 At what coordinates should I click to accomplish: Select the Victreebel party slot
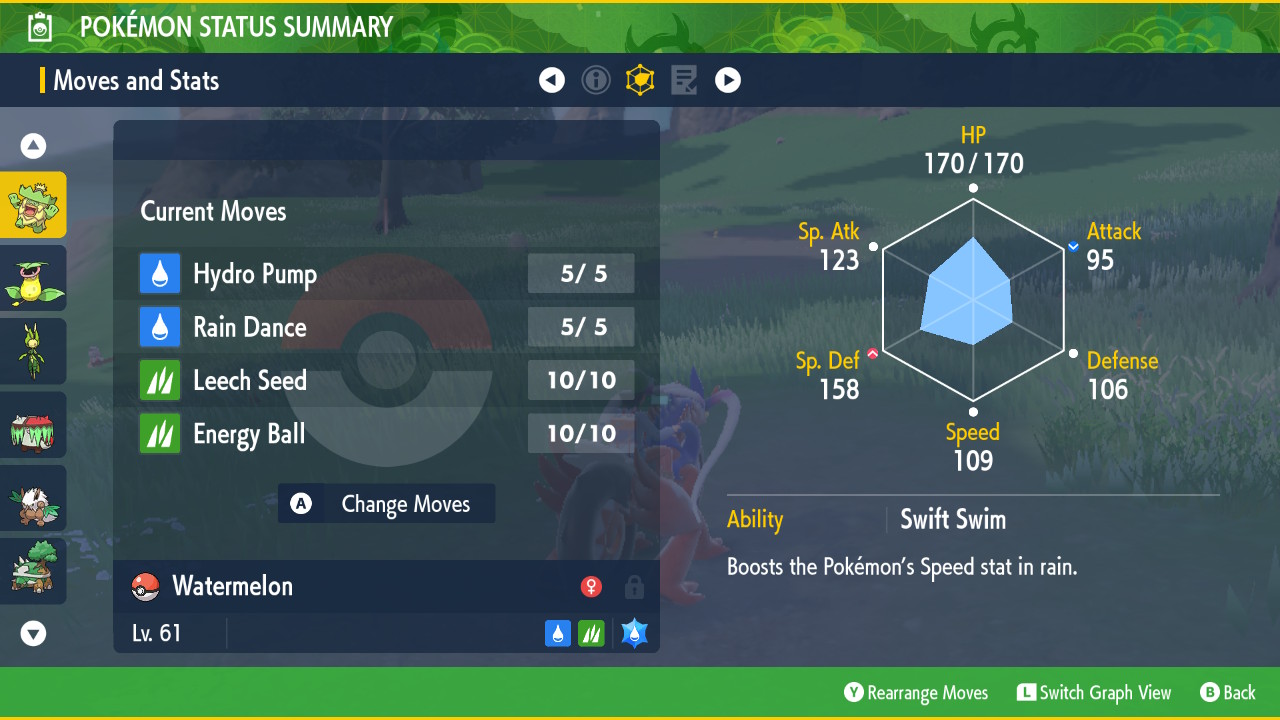point(33,278)
